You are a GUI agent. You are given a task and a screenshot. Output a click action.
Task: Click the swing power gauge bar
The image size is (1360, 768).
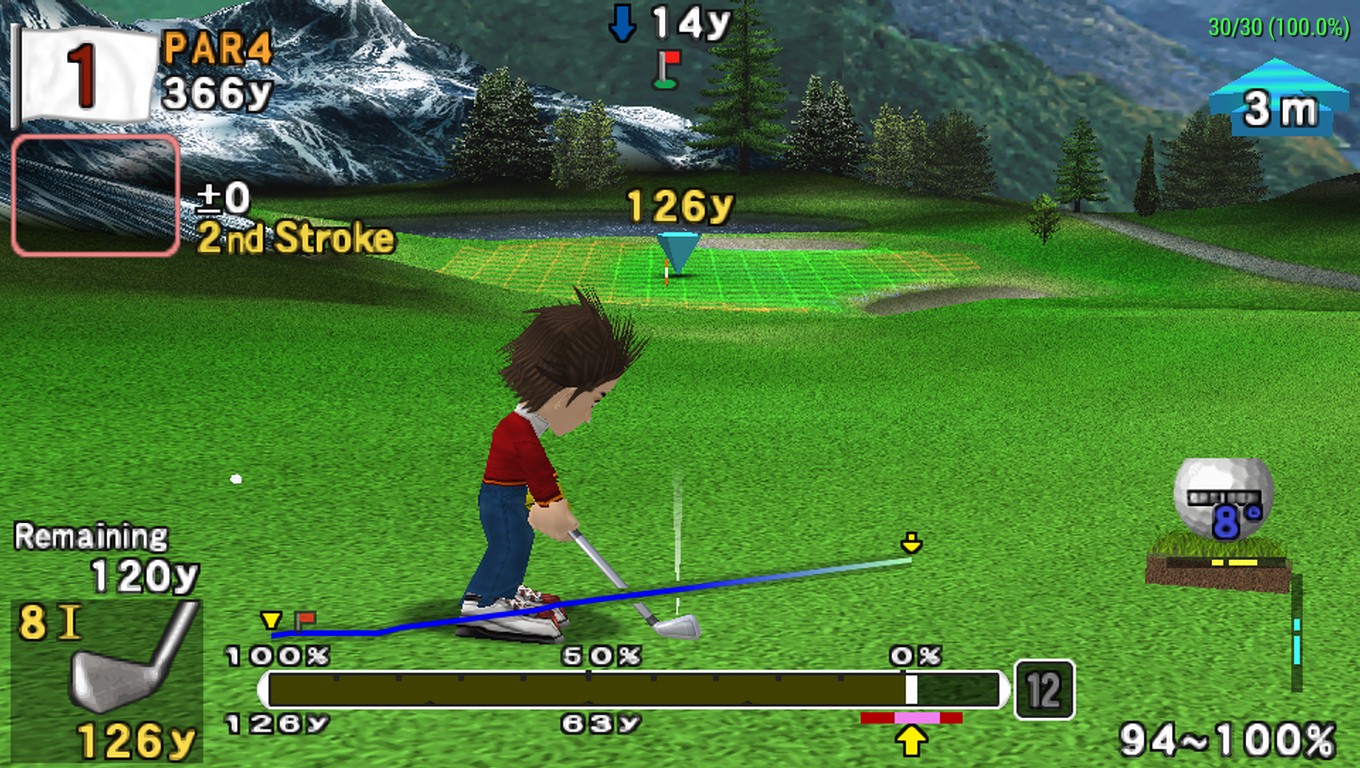tap(632, 690)
